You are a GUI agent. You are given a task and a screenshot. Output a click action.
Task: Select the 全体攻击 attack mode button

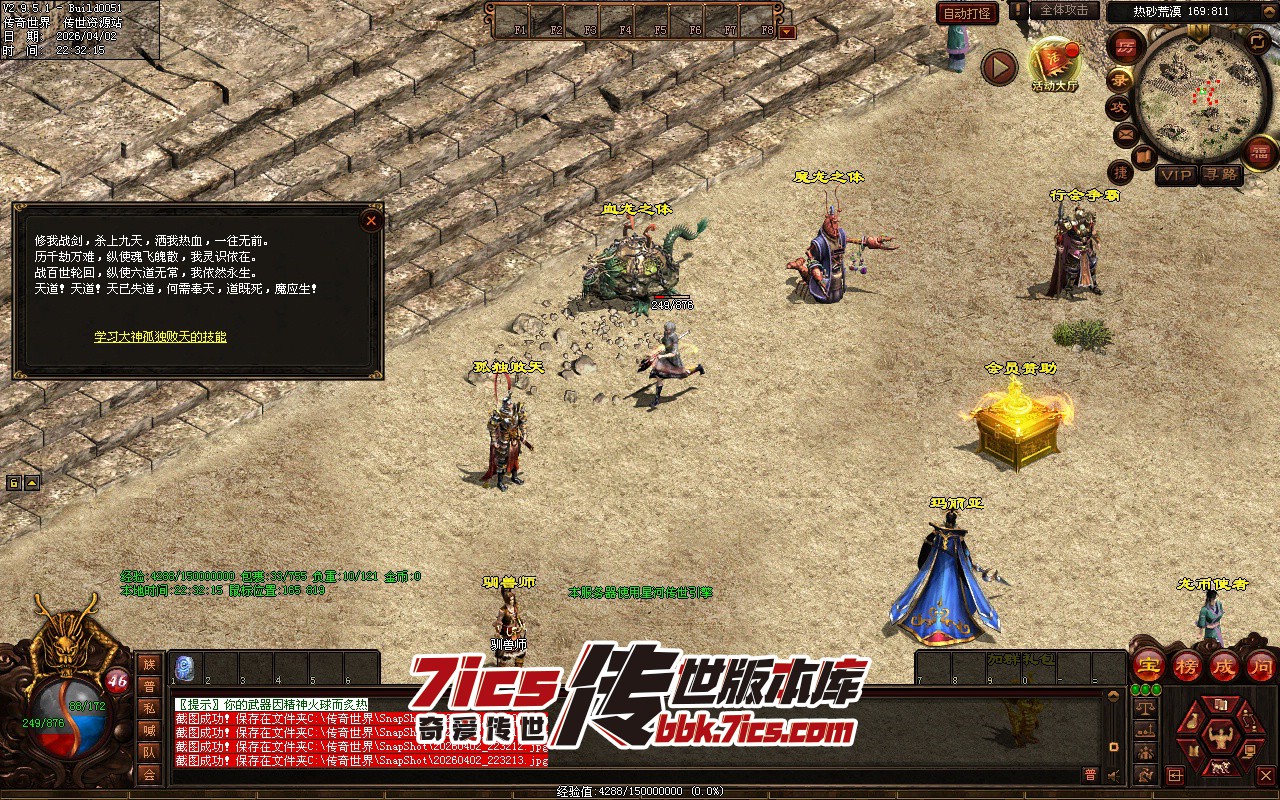point(1064,10)
